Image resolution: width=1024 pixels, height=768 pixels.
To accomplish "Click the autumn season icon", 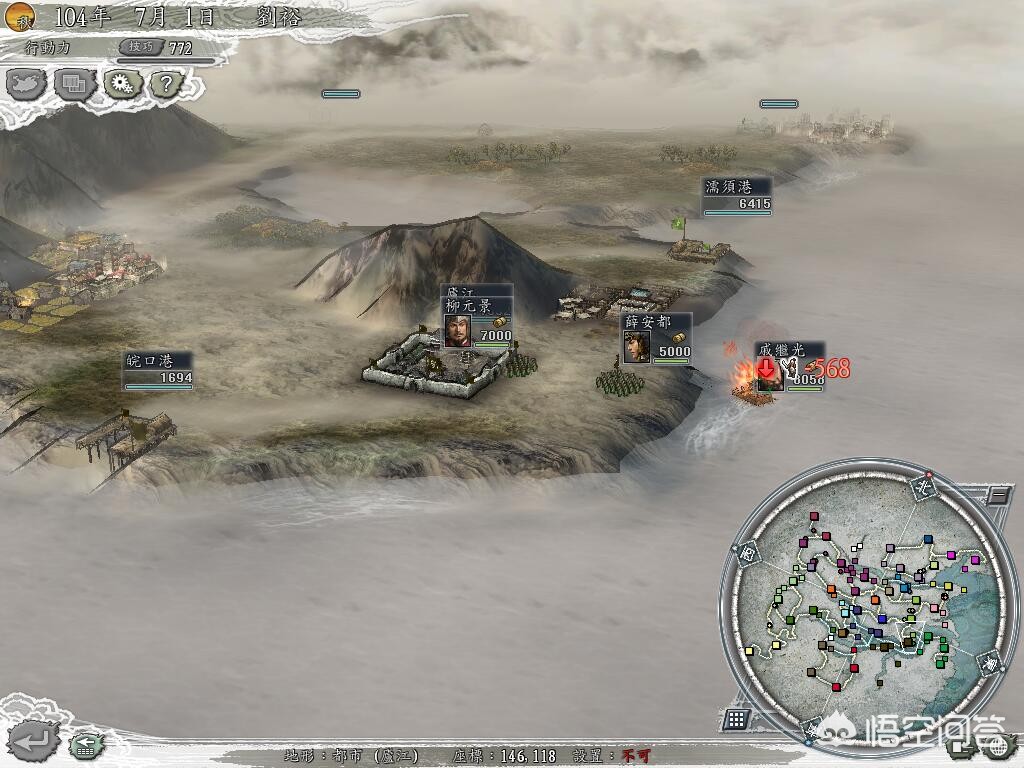I will click(19, 14).
